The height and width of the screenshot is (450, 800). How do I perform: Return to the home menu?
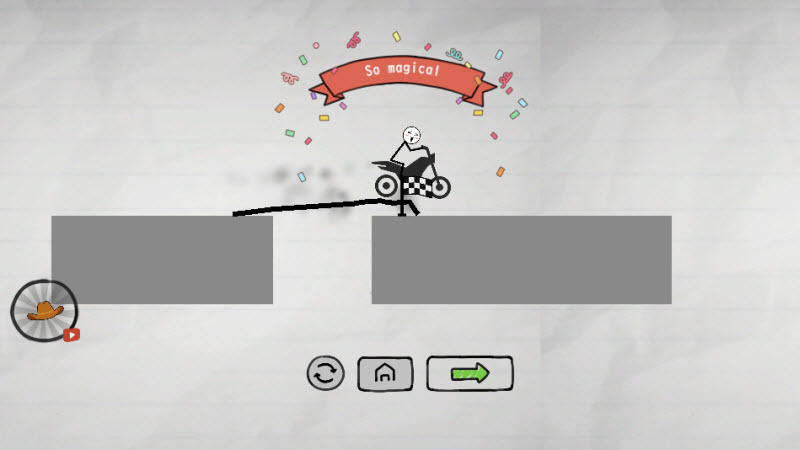[x=385, y=374]
